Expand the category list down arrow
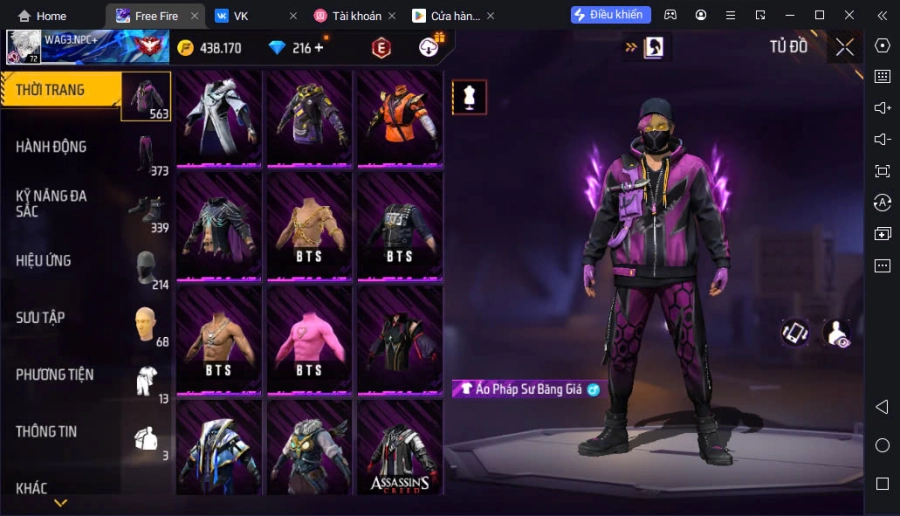The height and width of the screenshot is (516, 900). pos(61,503)
